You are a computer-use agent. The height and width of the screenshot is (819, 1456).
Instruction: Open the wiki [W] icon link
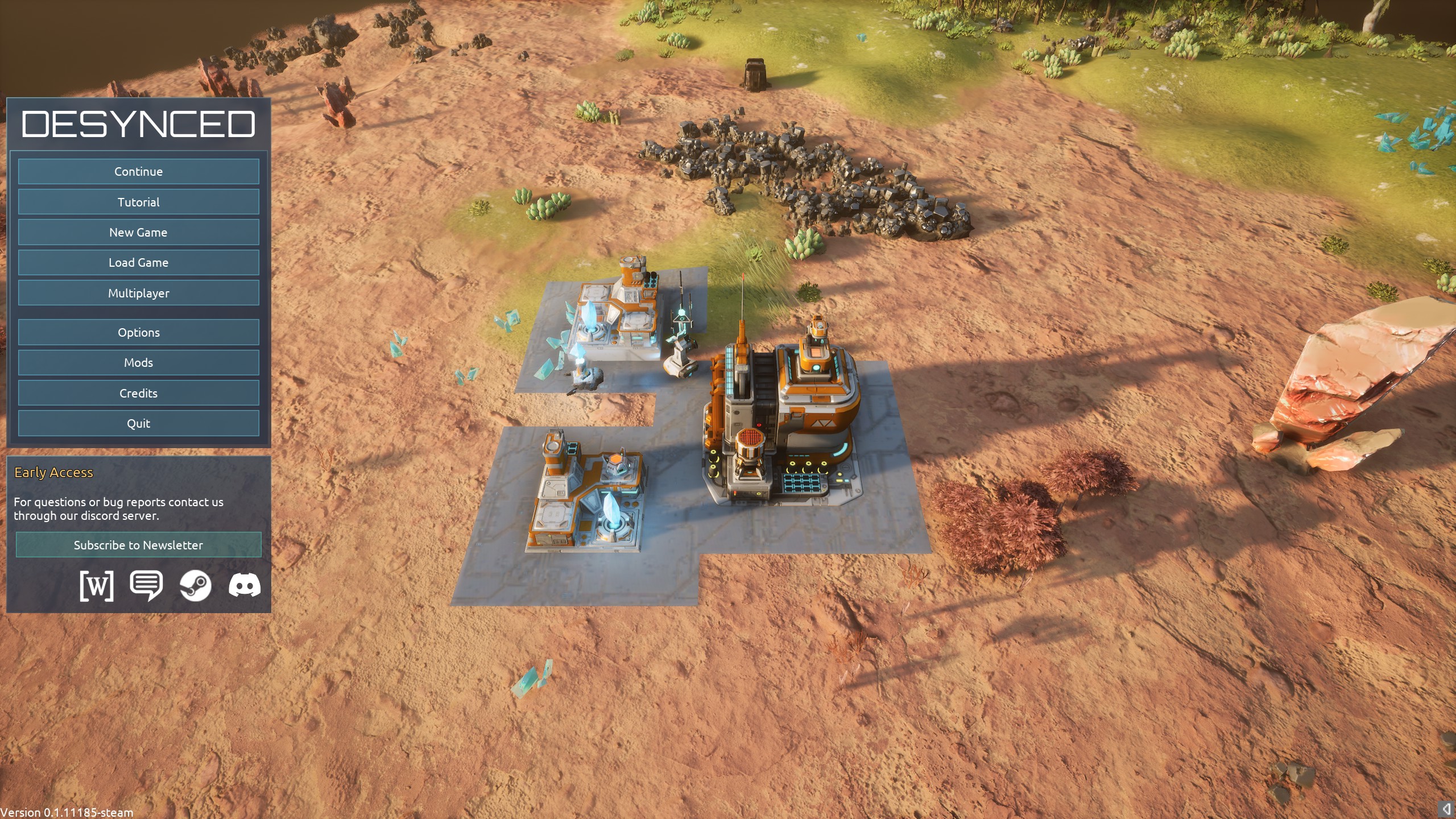(x=97, y=585)
